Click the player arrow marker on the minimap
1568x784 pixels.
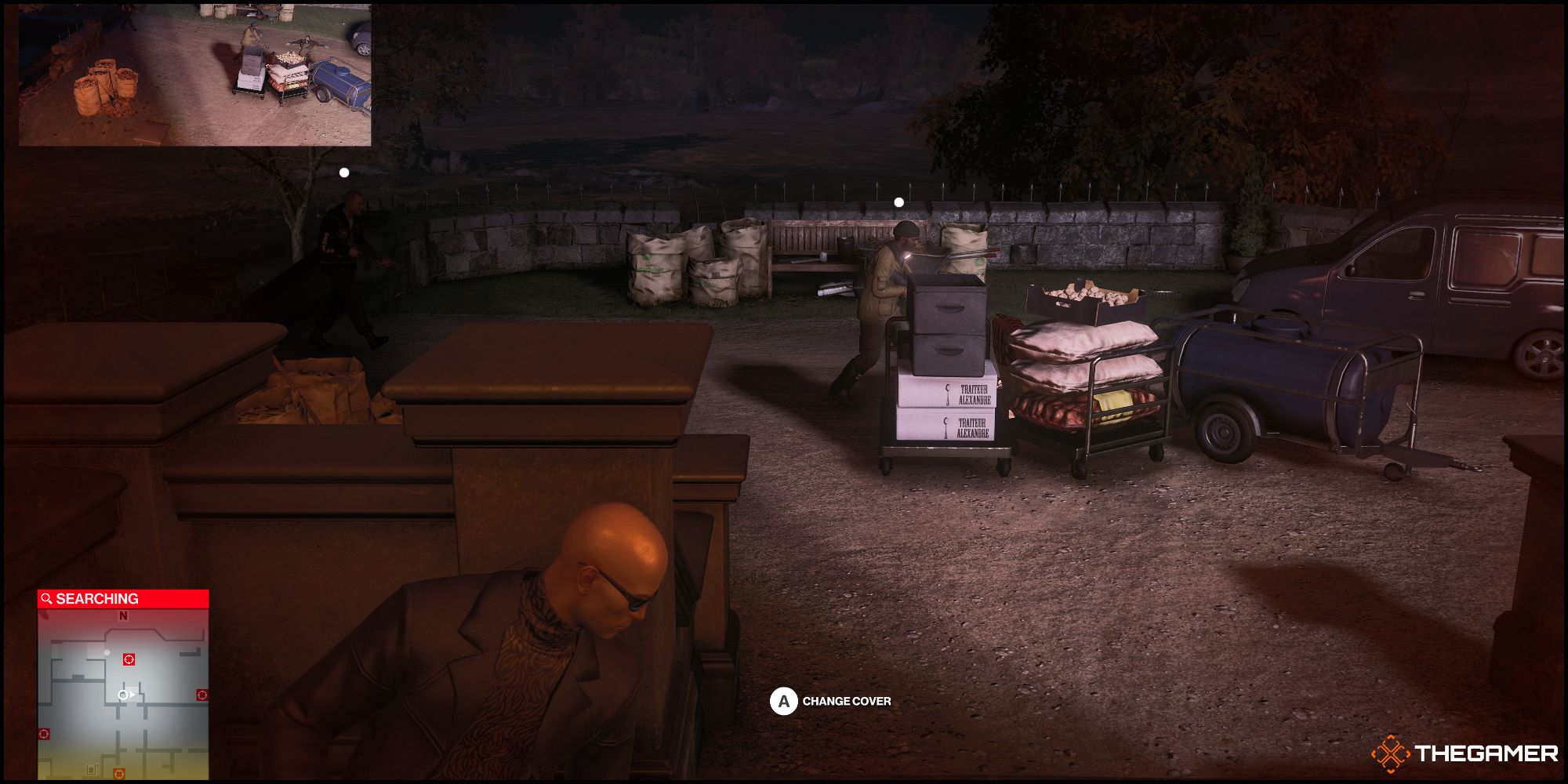click(128, 695)
